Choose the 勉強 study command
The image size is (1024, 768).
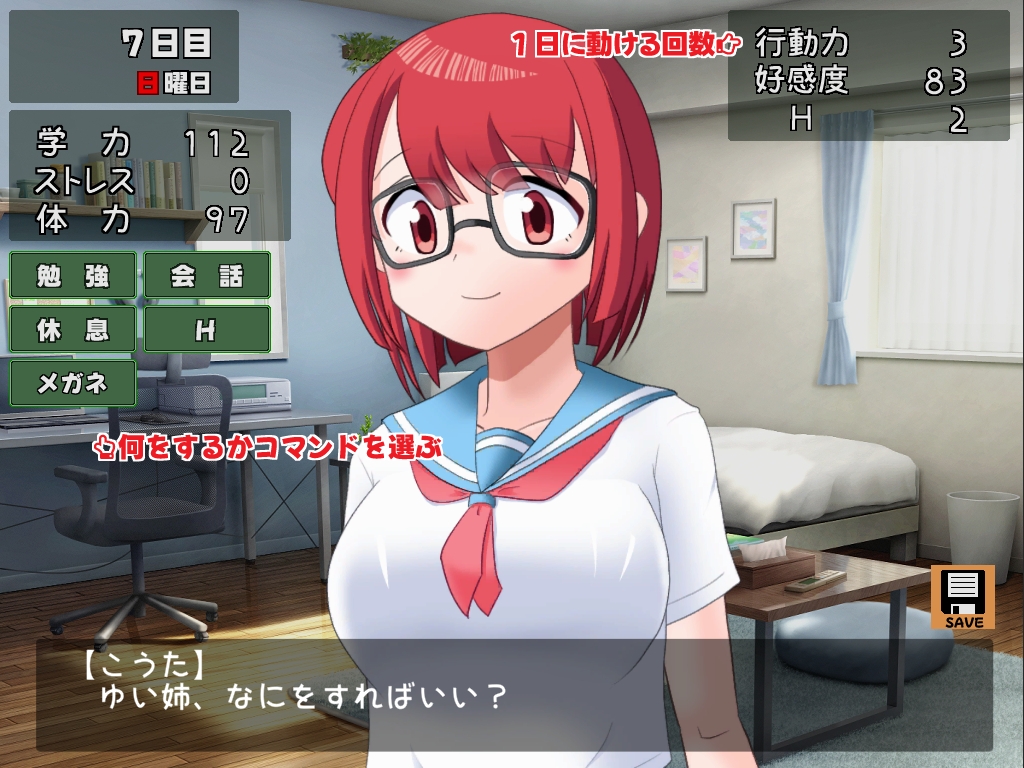[x=73, y=275]
